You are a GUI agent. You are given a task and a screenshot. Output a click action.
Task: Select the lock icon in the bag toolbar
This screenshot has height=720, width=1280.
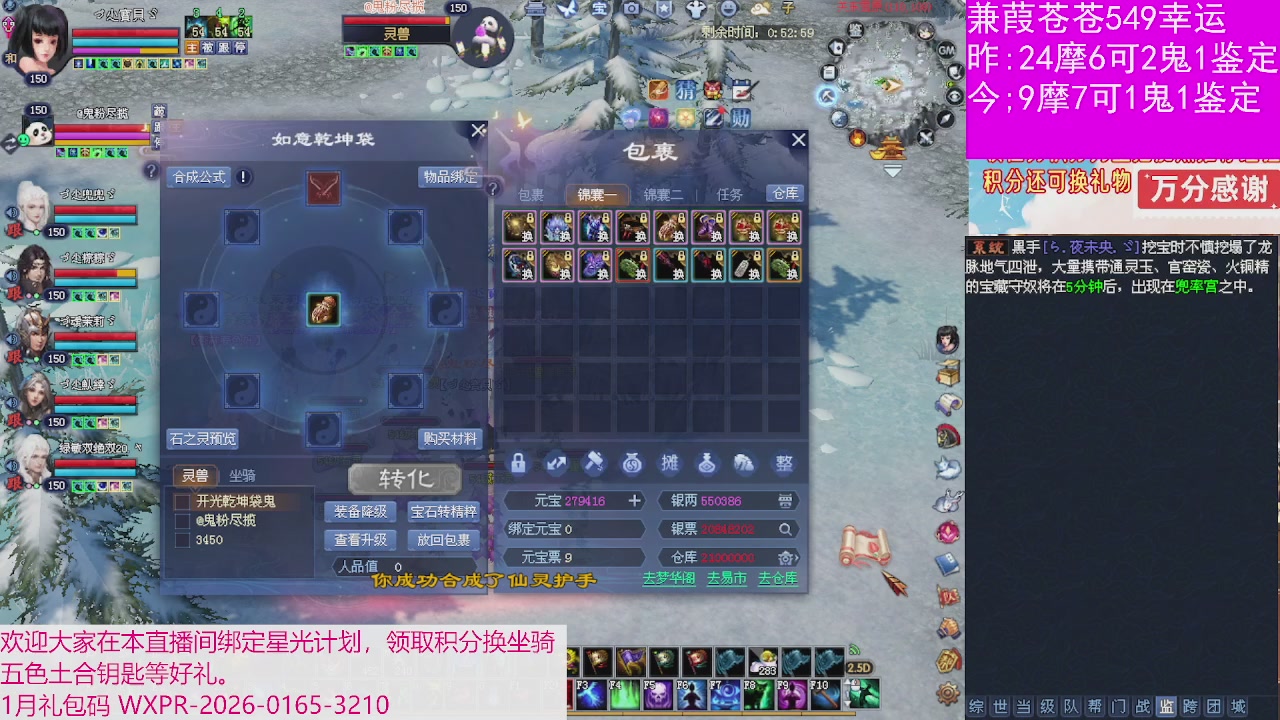tap(519, 462)
